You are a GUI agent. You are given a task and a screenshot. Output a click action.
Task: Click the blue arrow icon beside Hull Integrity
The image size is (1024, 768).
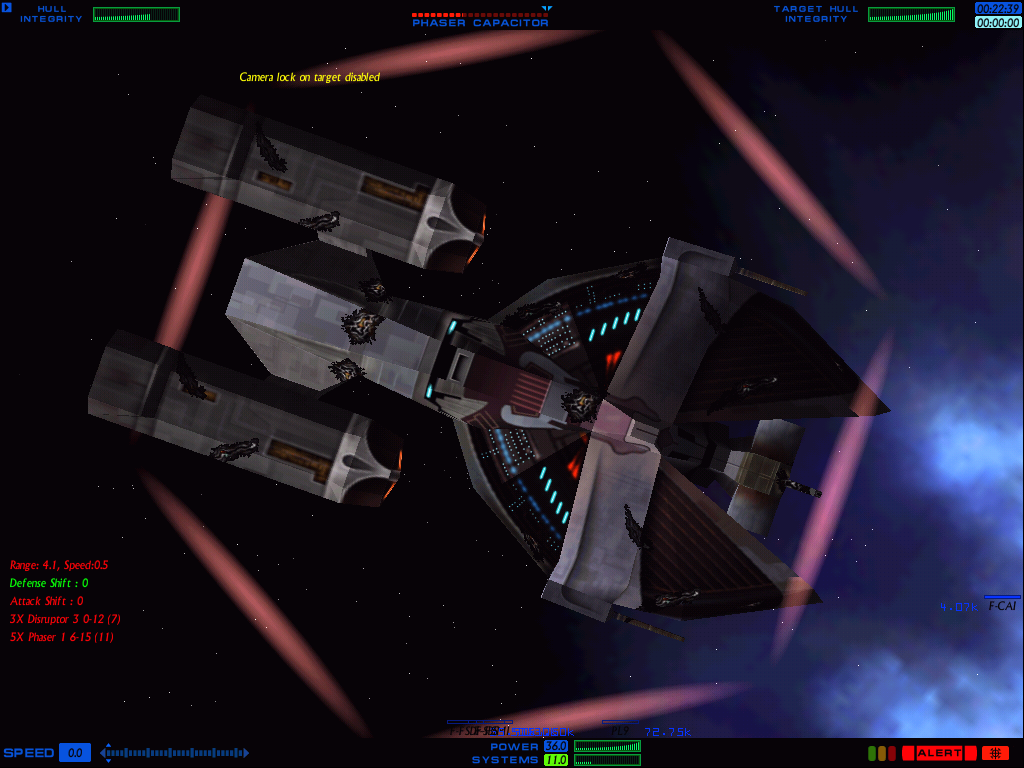tap(7, 9)
